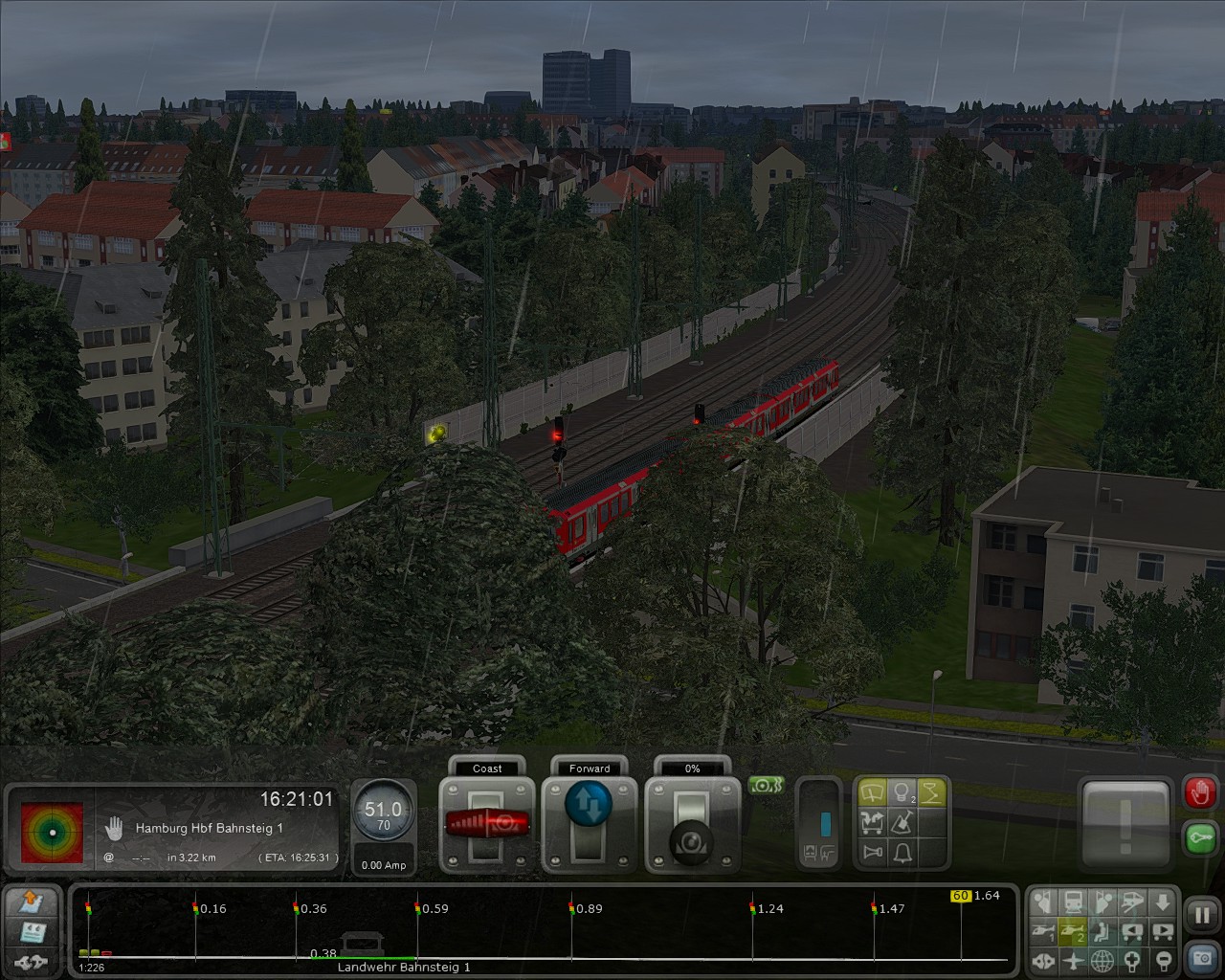Click the green key button
This screenshot has height=980, width=1225.
tap(1200, 837)
